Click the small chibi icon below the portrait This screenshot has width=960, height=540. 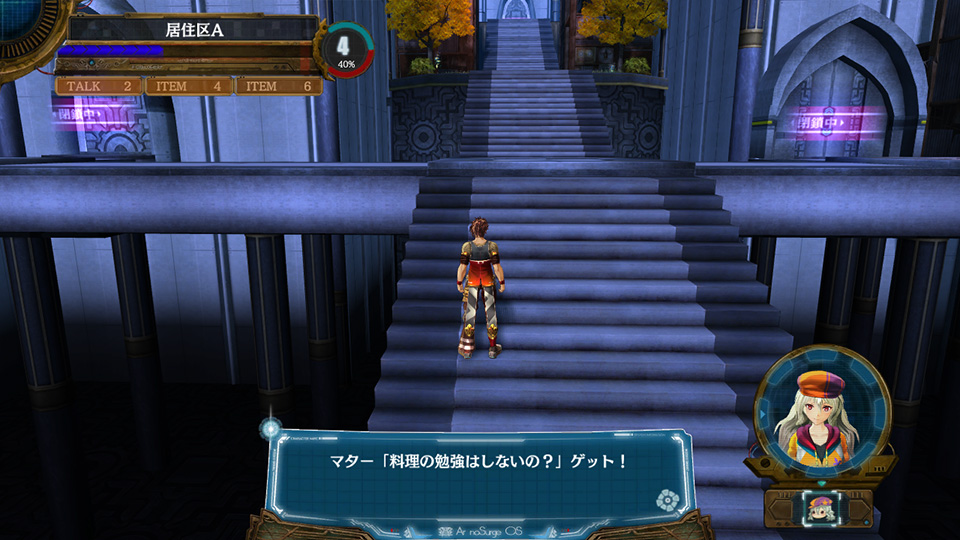(819, 509)
